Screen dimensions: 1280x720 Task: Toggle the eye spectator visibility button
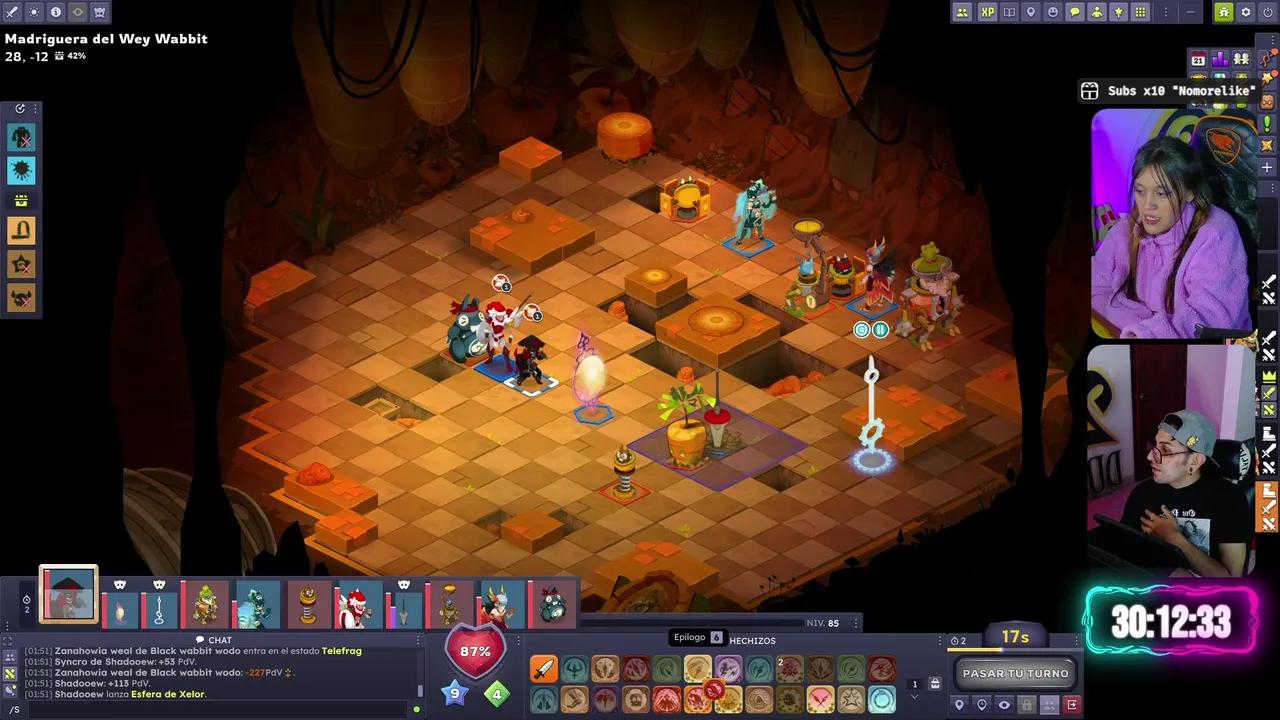[1004, 705]
